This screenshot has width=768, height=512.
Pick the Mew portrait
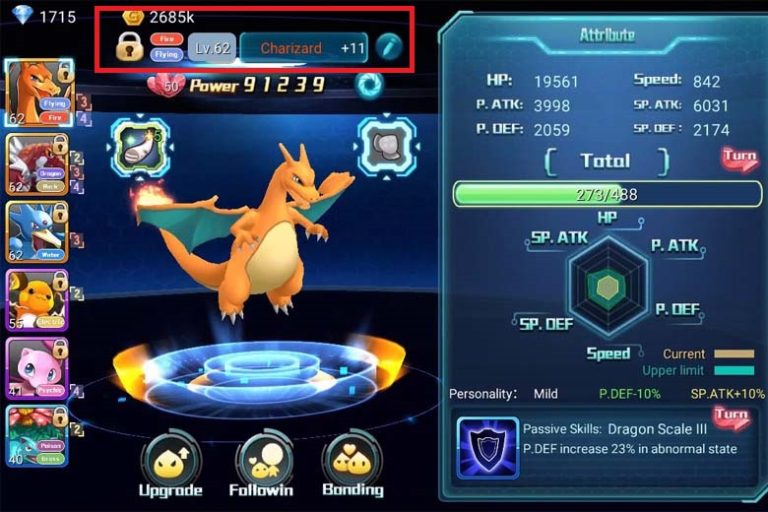pyautogui.click(x=36, y=368)
